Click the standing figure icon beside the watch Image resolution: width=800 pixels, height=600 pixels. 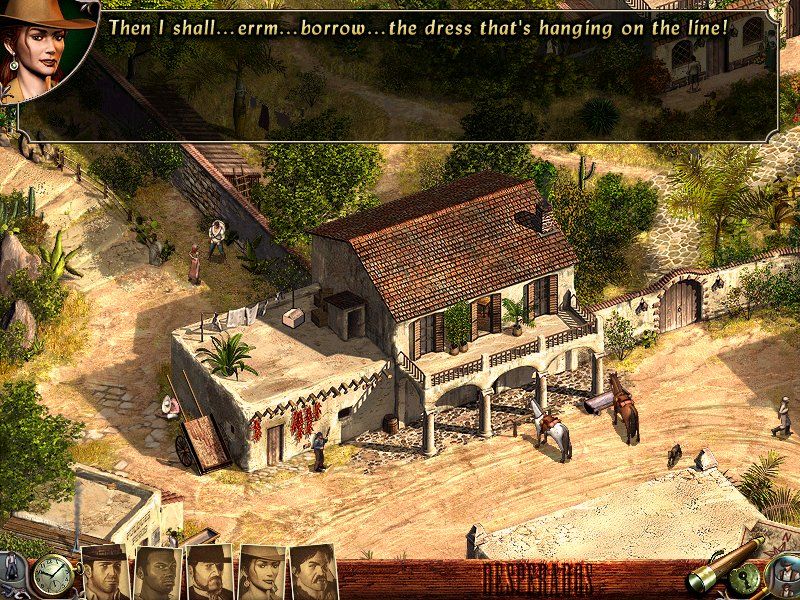pos(12,572)
